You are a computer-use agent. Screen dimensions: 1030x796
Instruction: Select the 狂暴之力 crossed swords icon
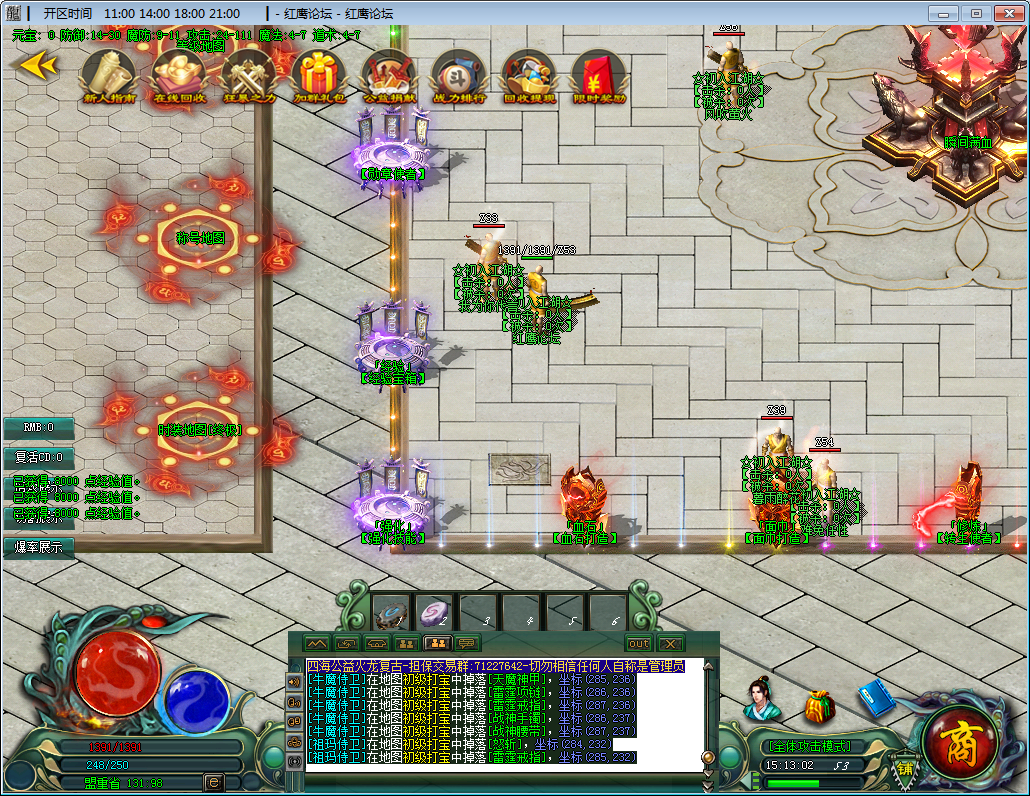249,74
